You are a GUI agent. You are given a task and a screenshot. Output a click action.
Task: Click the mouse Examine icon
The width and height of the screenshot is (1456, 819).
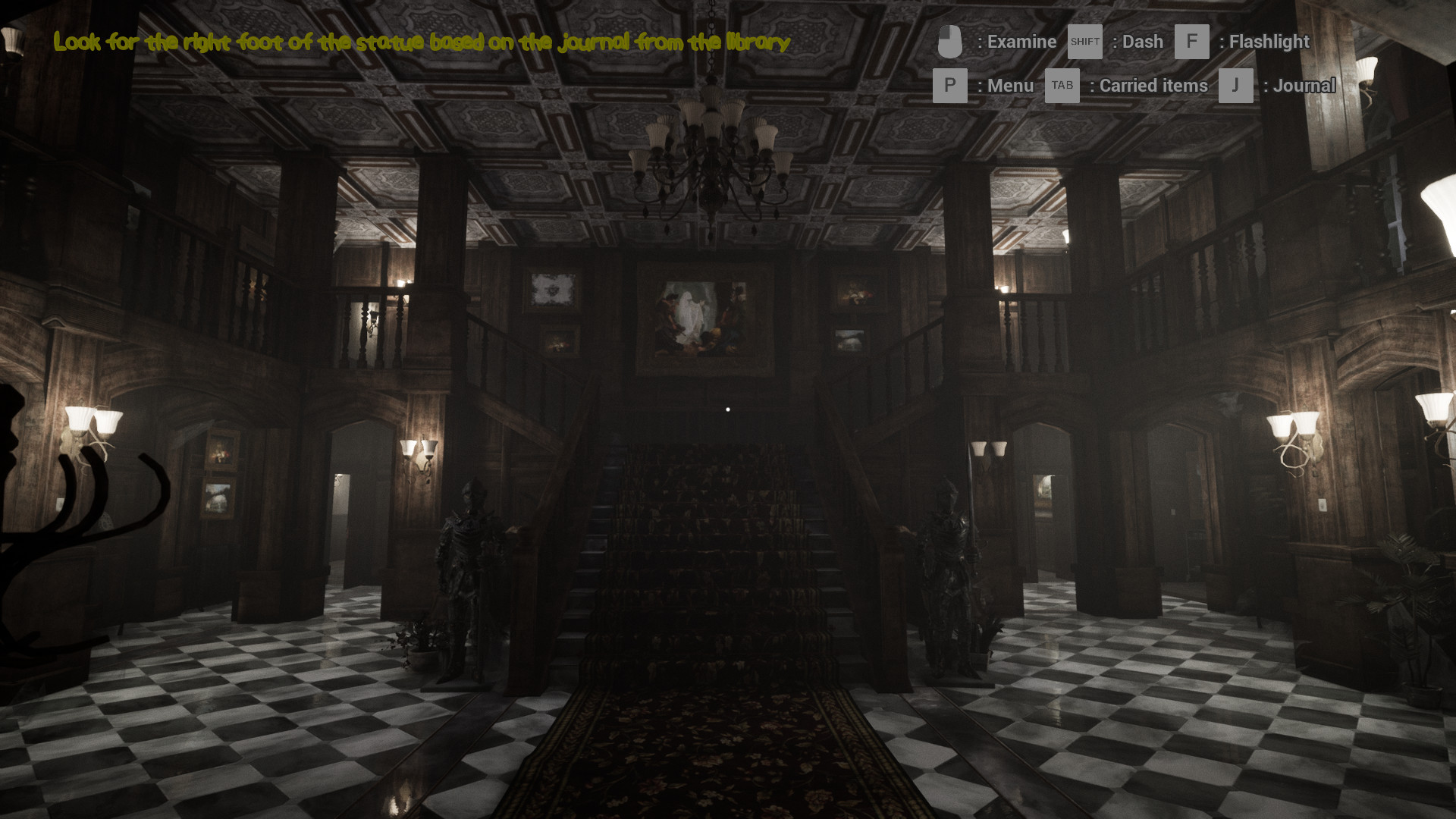click(950, 42)
